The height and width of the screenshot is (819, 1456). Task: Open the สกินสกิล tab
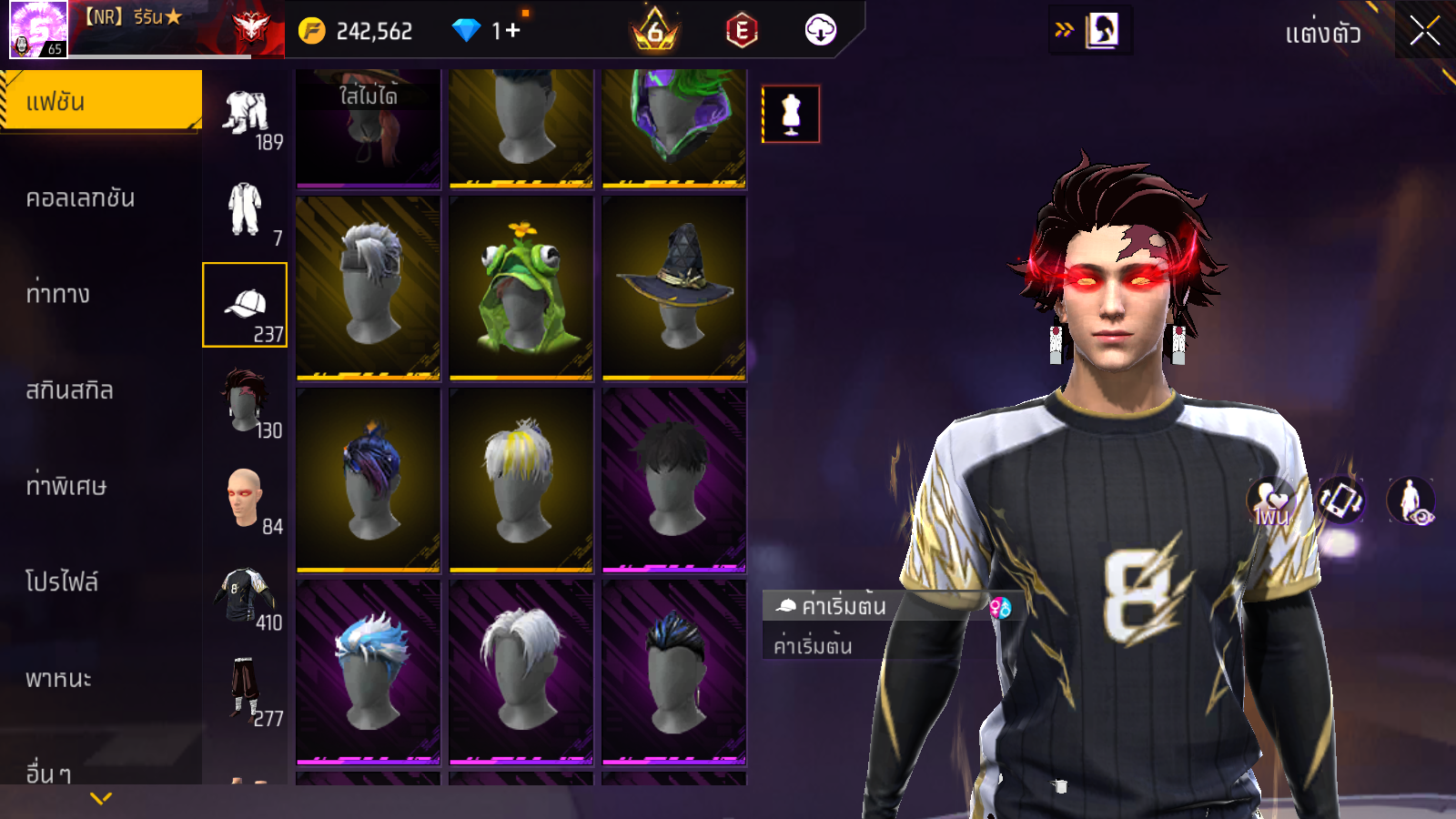(69, 390)
